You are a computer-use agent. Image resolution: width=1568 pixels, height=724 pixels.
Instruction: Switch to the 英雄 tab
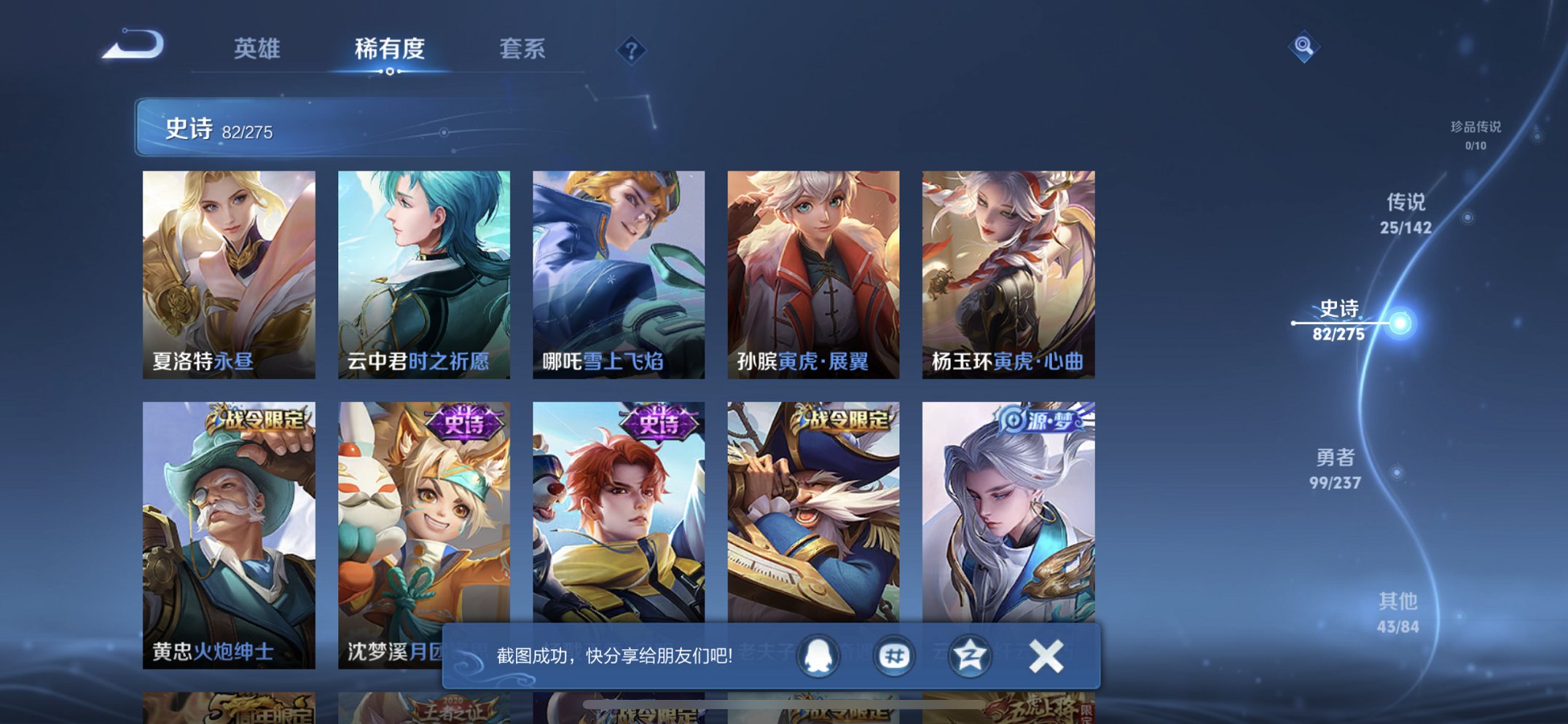(x=259, y=48)
